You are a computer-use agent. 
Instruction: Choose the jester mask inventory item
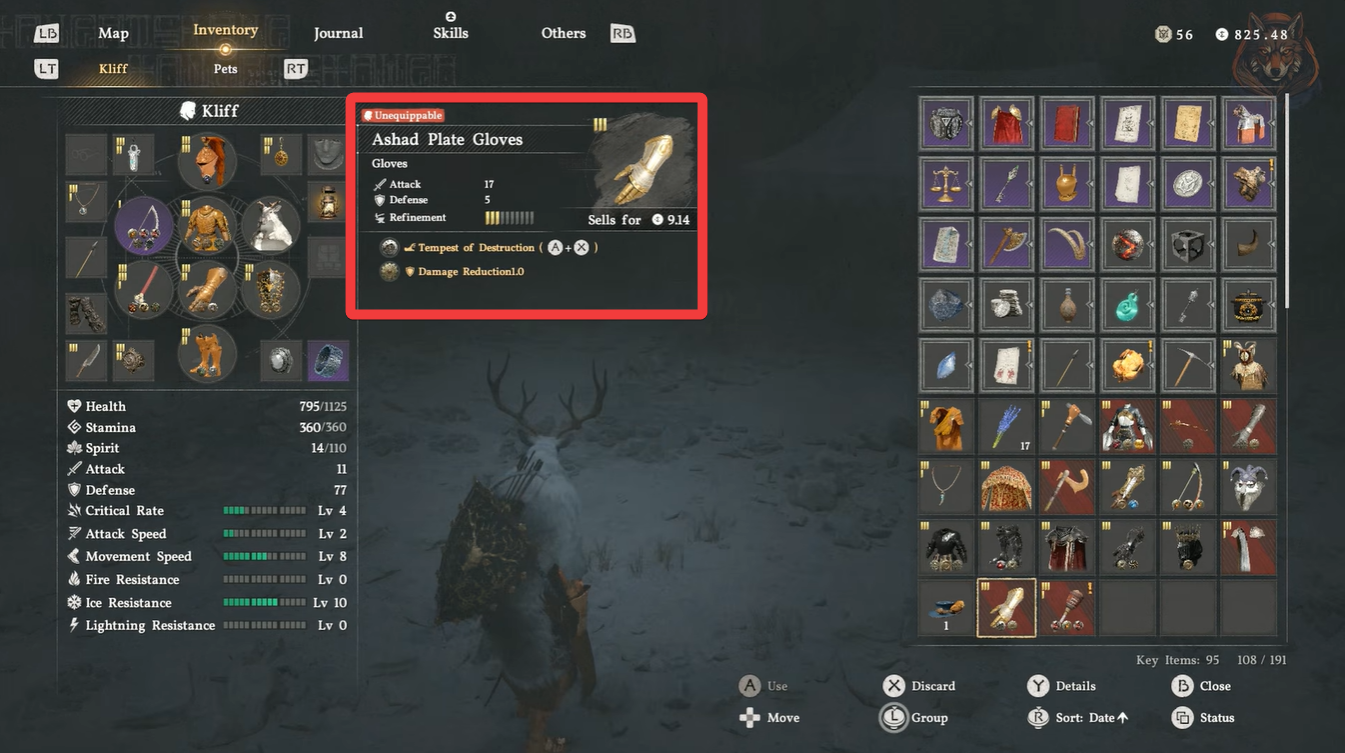click(x=1248, y=486)
